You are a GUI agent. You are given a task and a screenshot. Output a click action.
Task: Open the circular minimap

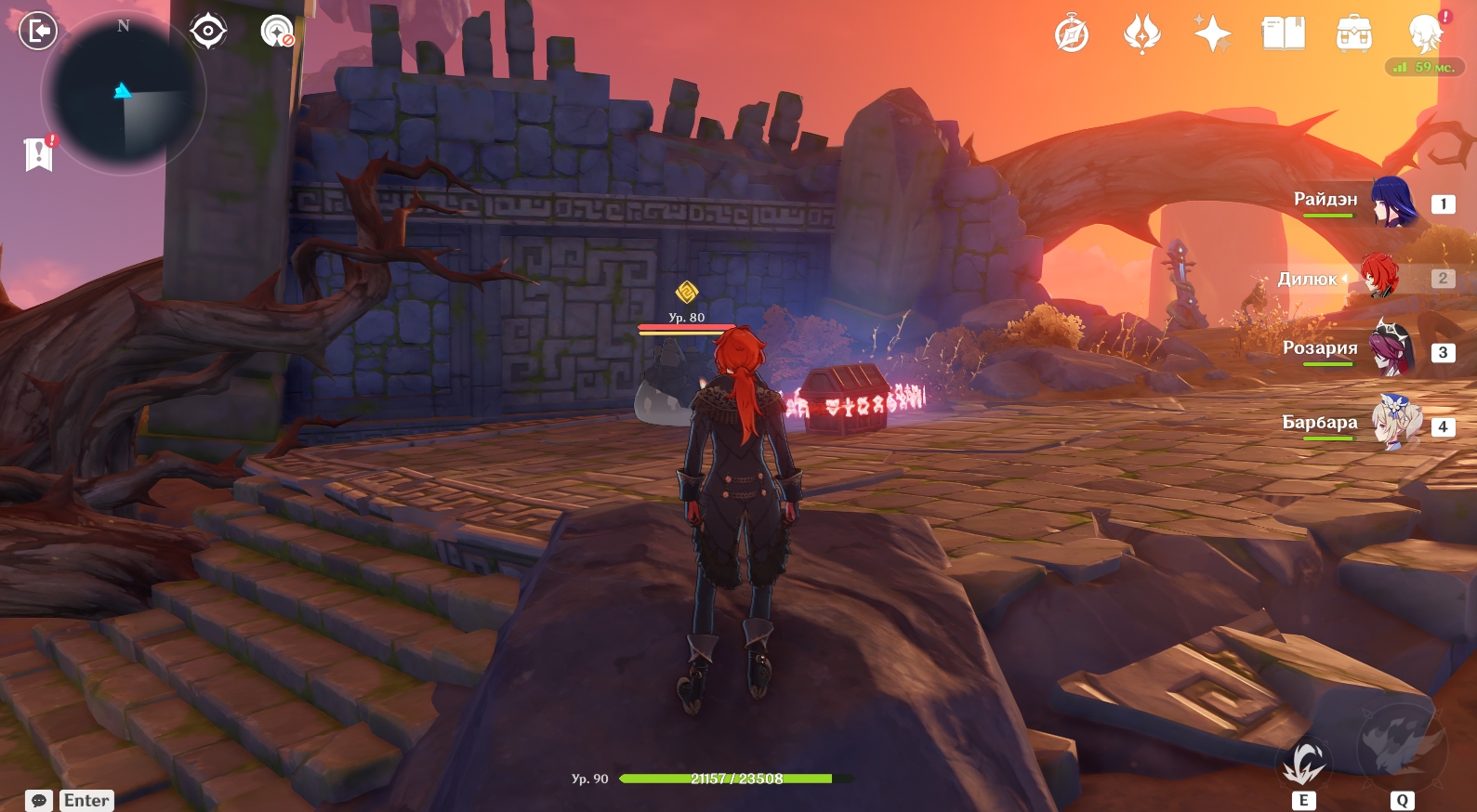coord(123,94)
